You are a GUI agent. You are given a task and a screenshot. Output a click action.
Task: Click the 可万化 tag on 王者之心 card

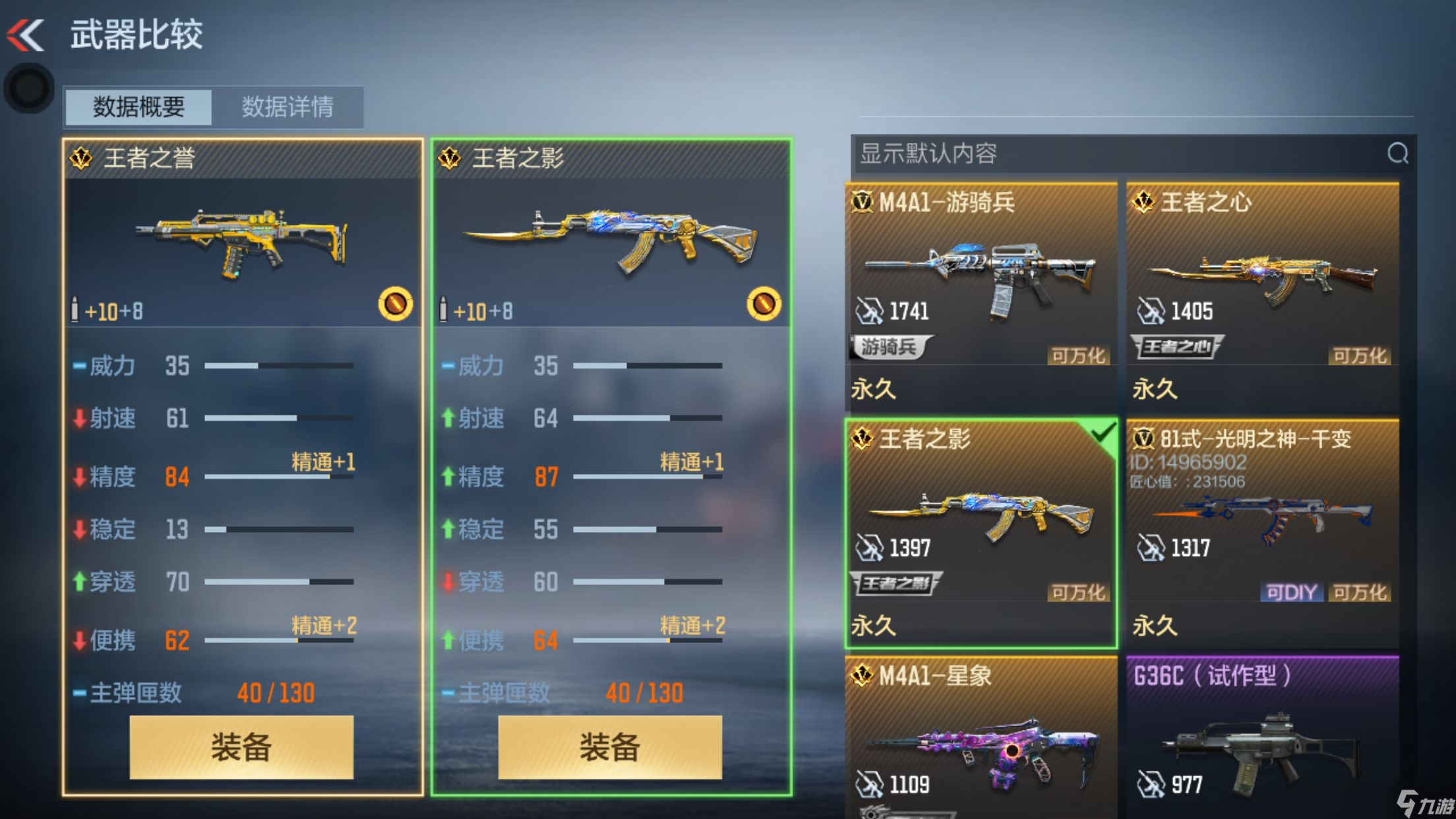point(1360,356)
